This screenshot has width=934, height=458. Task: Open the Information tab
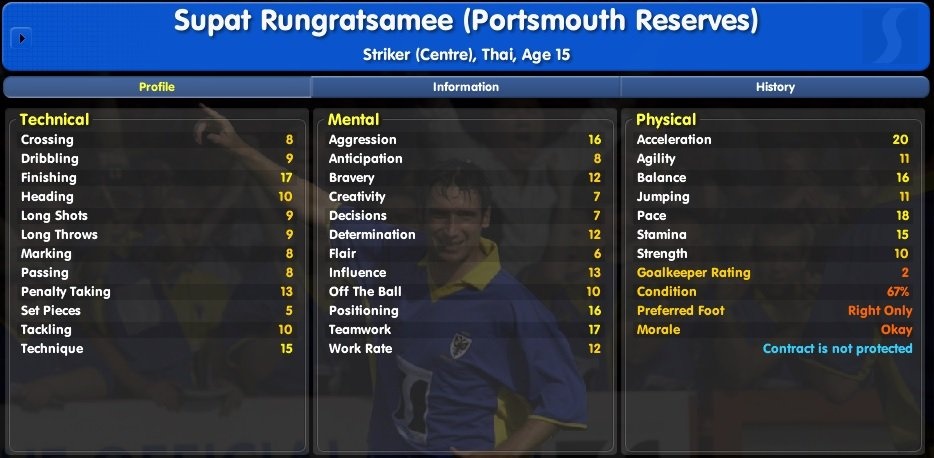[x=466, y=87]
